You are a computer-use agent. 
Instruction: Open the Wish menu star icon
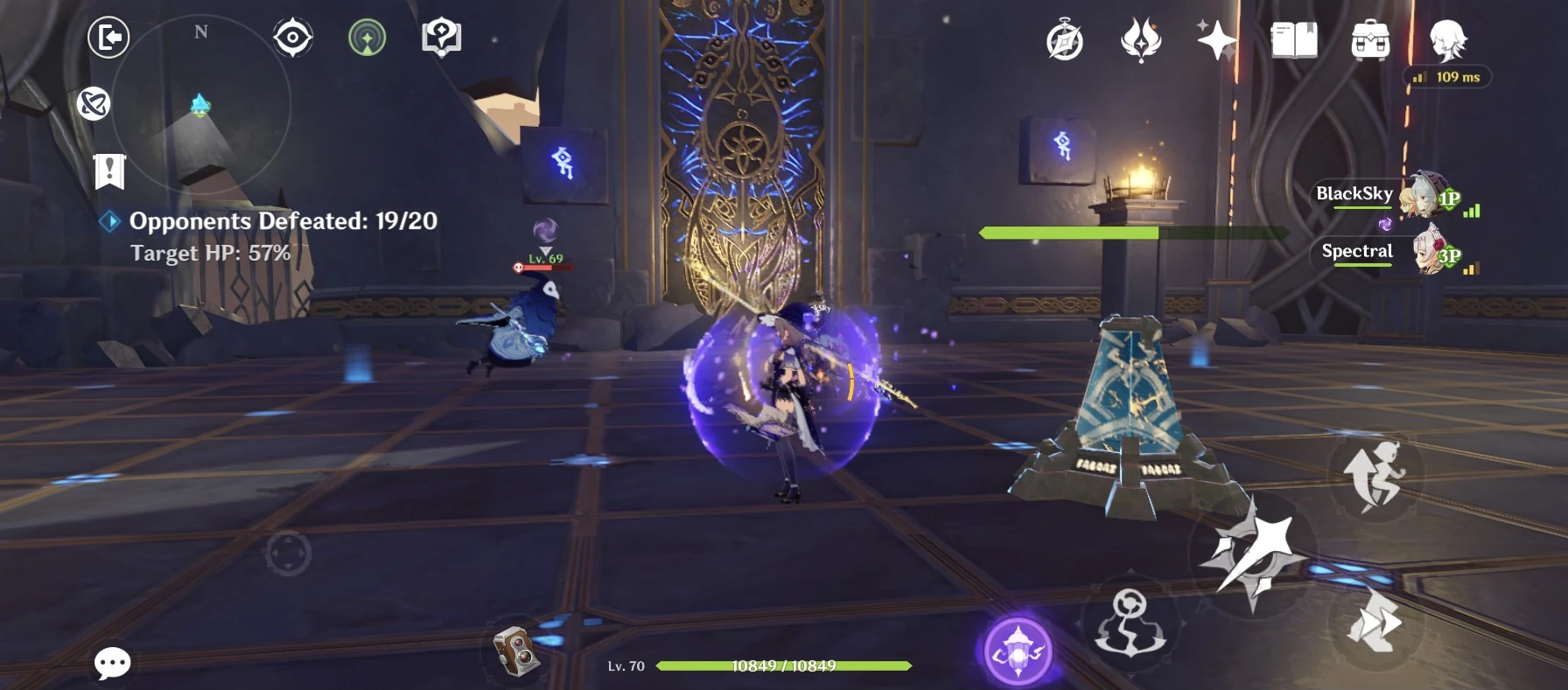1217,40
